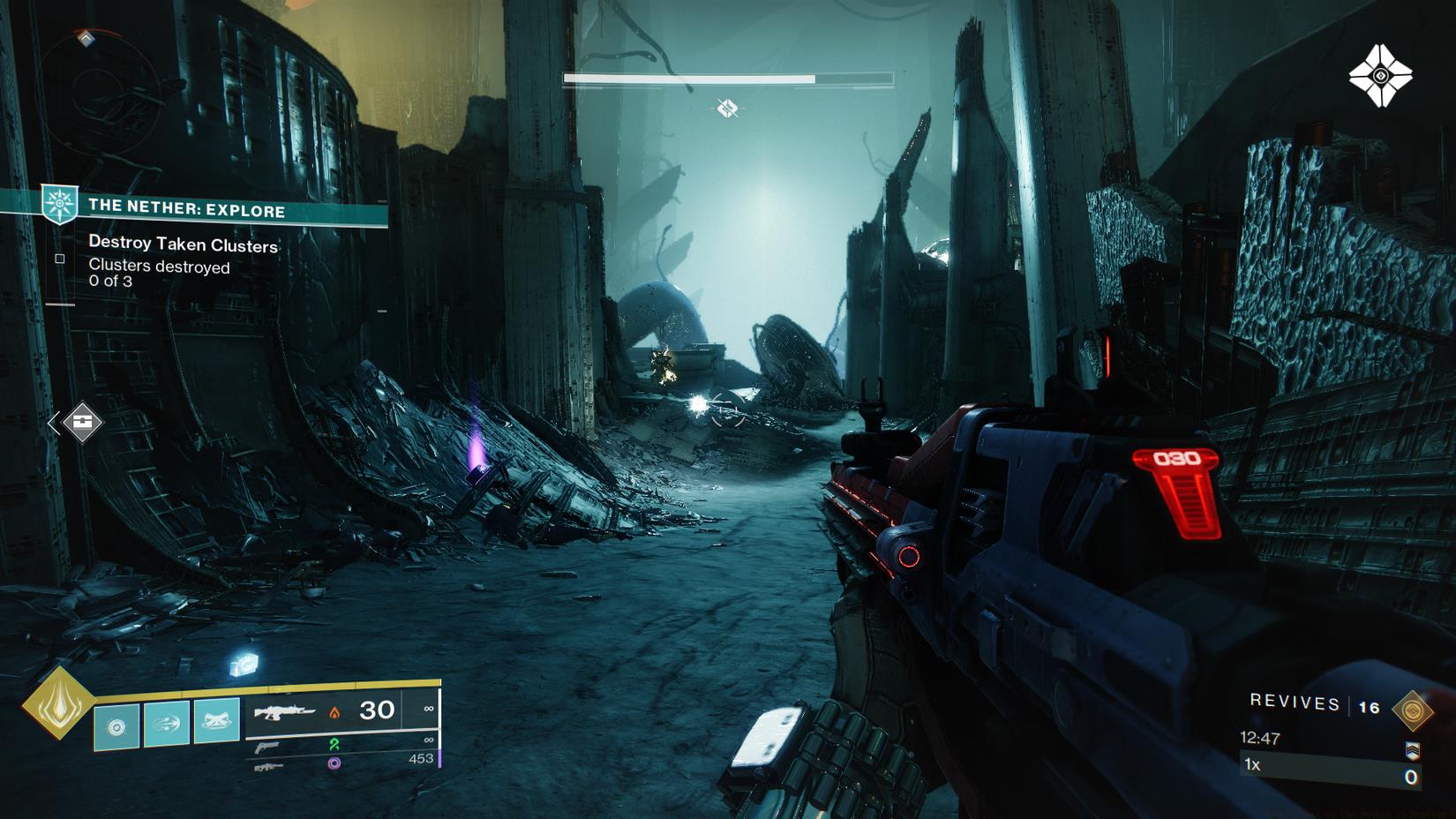Click the 12:47 mission timer
This screenshot has height=819, width=1456.
(x=1260, y=737)
